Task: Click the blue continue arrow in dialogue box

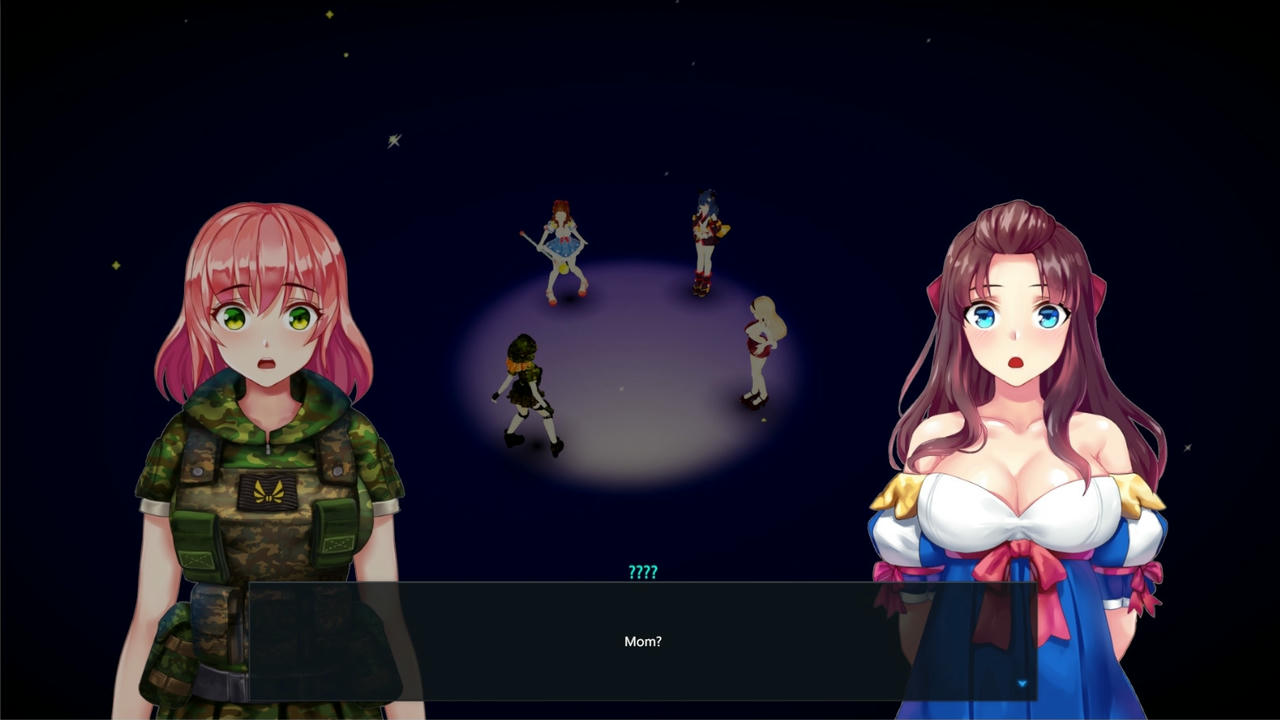Action: coord(1022,684)
